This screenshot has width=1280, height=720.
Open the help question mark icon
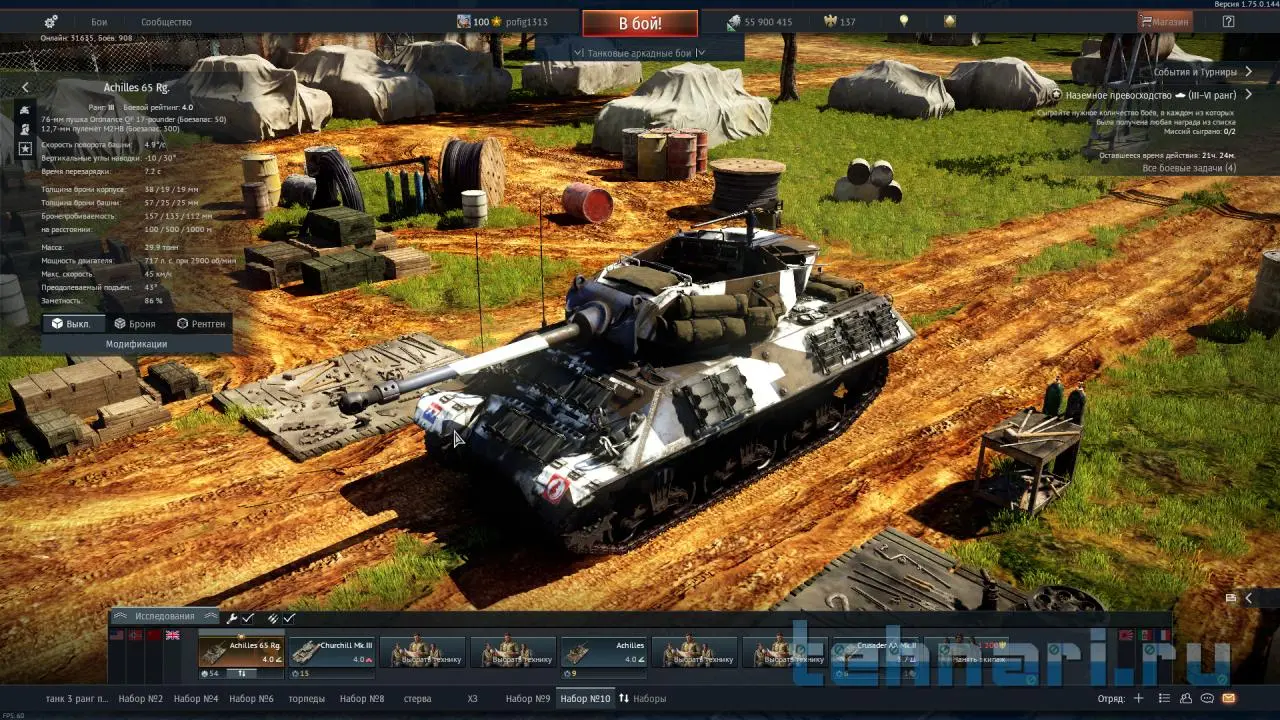(x=1228, y=22)
